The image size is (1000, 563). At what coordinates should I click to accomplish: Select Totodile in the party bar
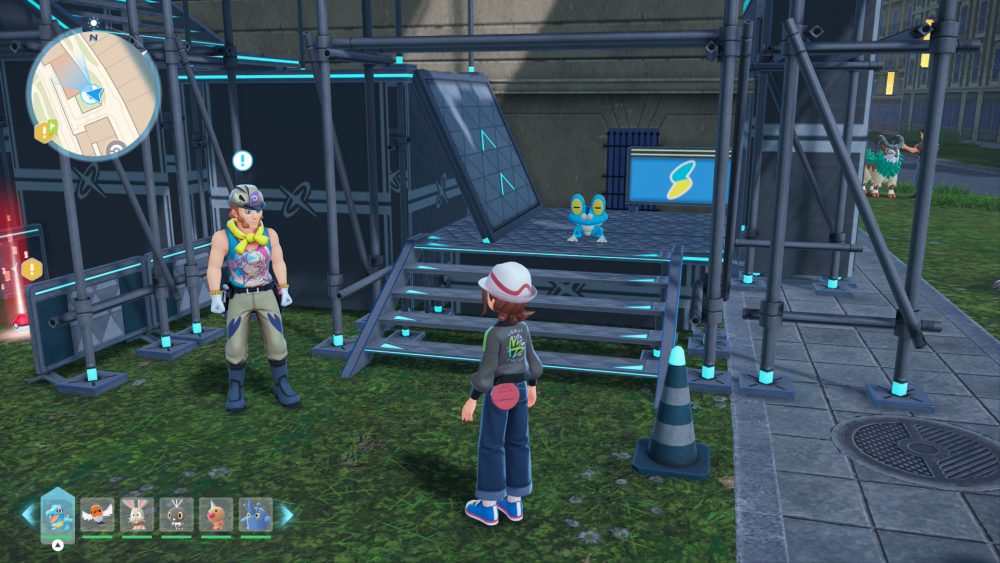(x=57, y=515)
